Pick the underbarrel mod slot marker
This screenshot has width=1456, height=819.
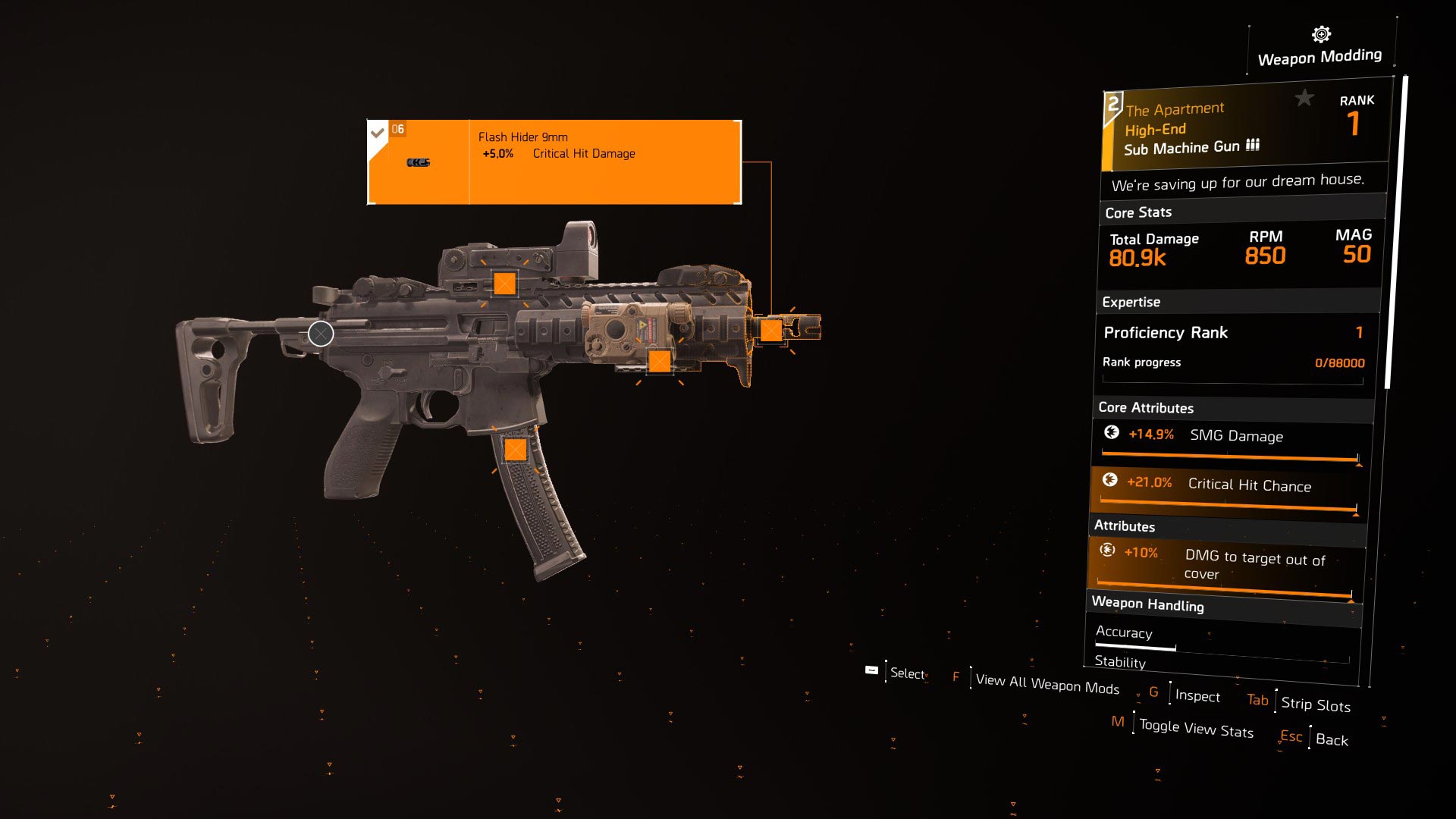point(660,361)
